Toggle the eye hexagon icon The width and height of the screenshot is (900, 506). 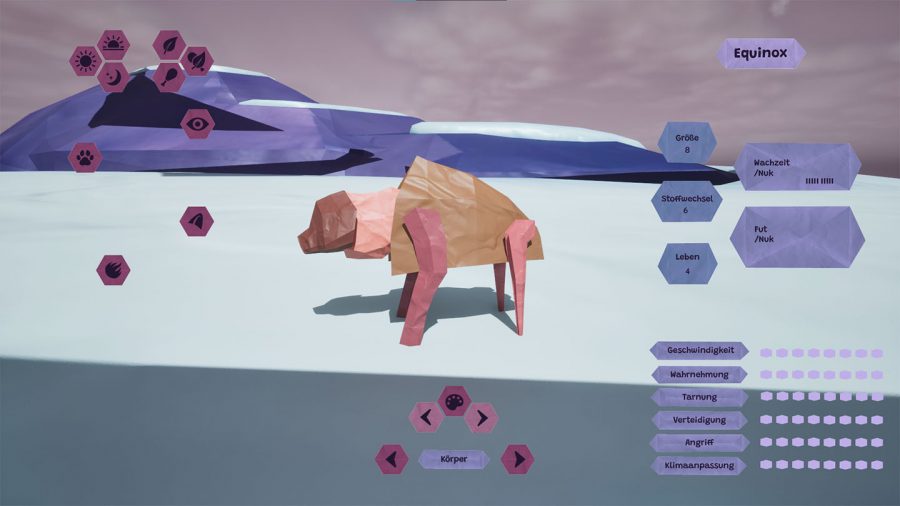click(x=197, y=123)
